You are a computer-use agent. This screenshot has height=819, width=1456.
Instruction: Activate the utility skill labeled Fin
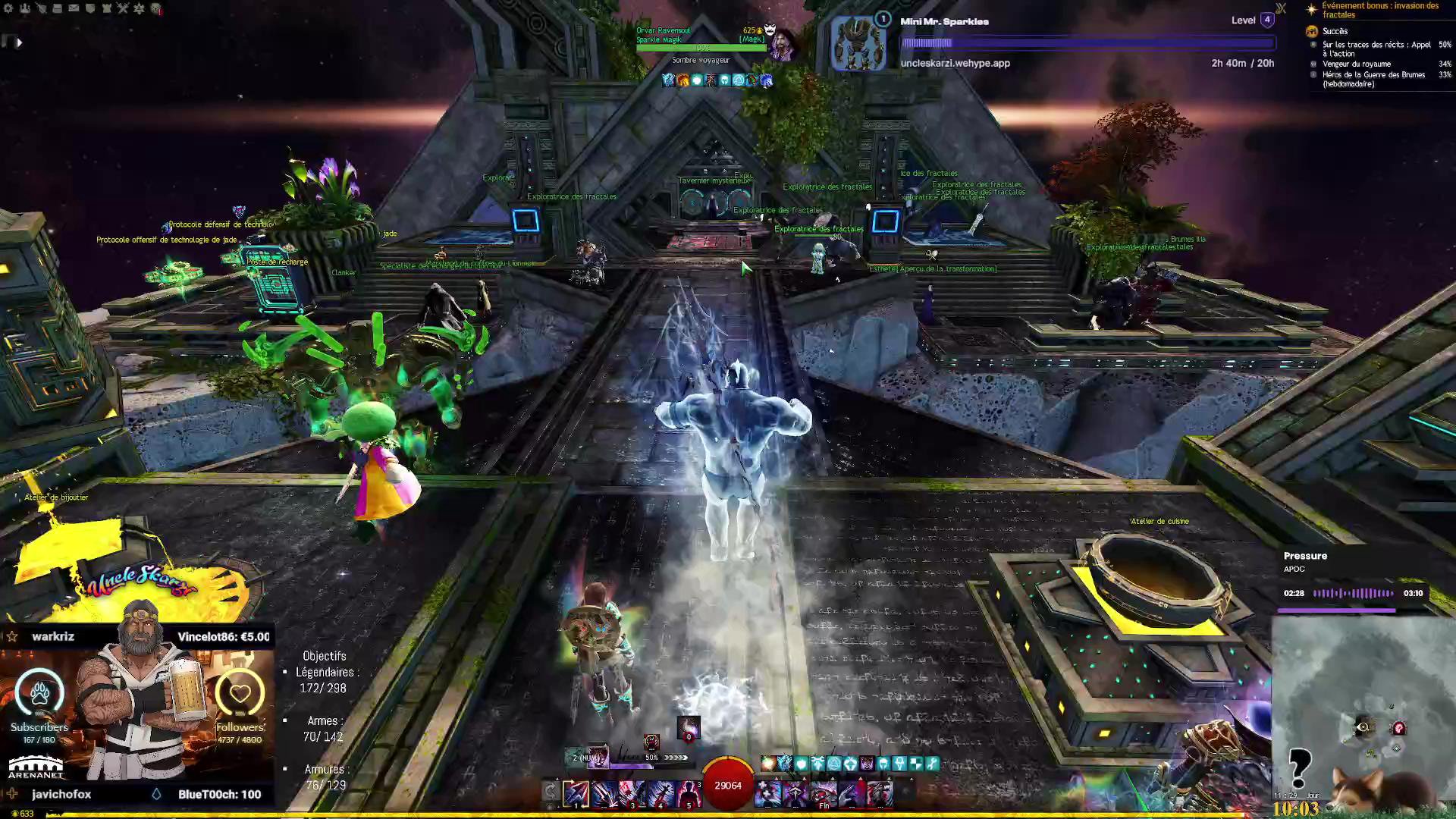[824, 792]
